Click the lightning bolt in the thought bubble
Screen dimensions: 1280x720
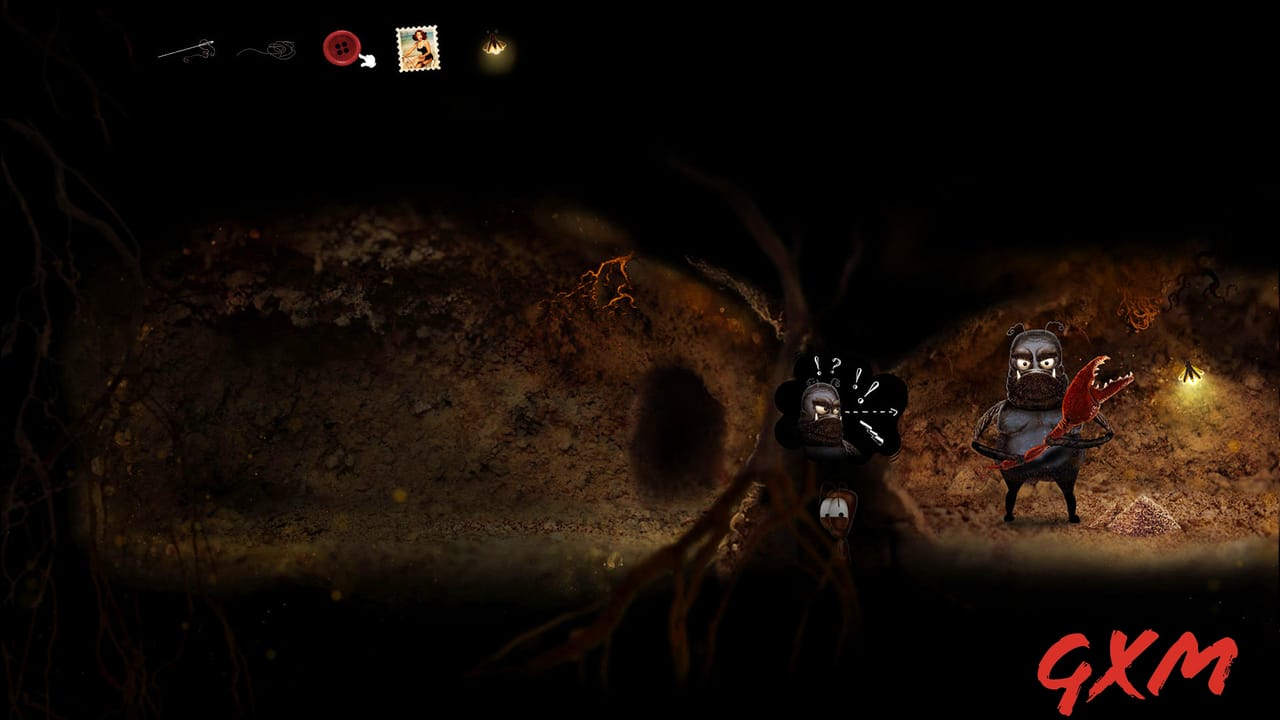coord(872,432)
